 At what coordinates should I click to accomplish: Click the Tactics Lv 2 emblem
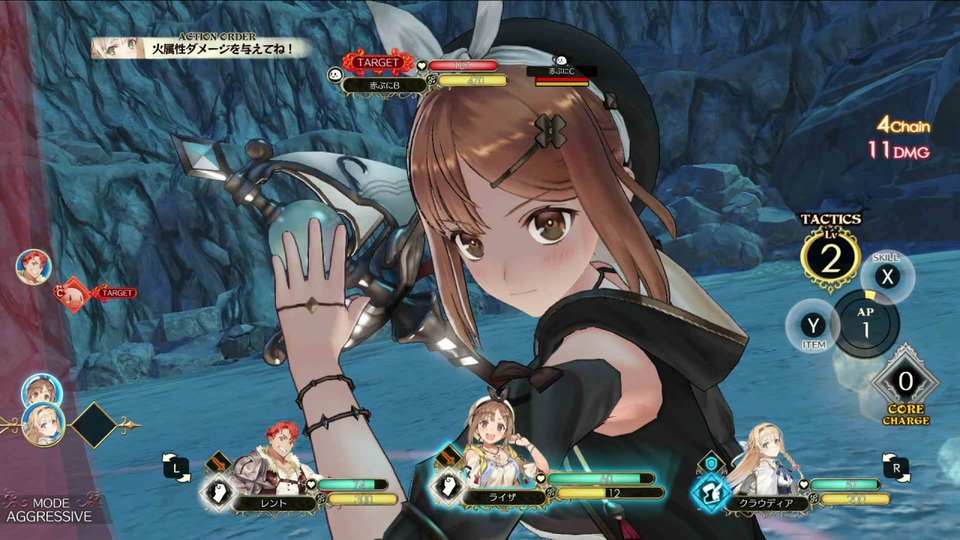(830, 258)
